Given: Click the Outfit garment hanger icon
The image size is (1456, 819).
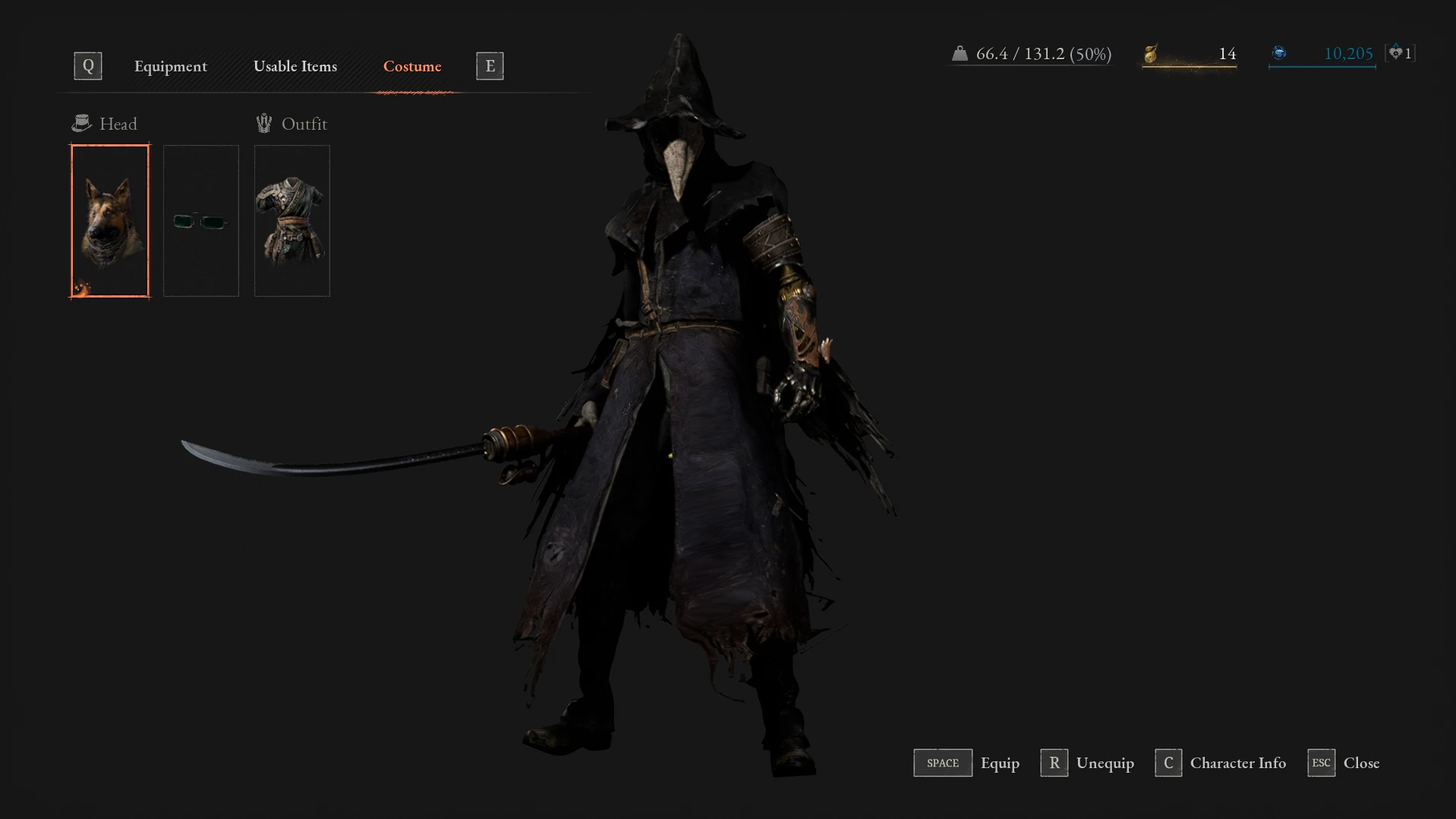Looking at the screenshot, I should (x=264, y=122).
